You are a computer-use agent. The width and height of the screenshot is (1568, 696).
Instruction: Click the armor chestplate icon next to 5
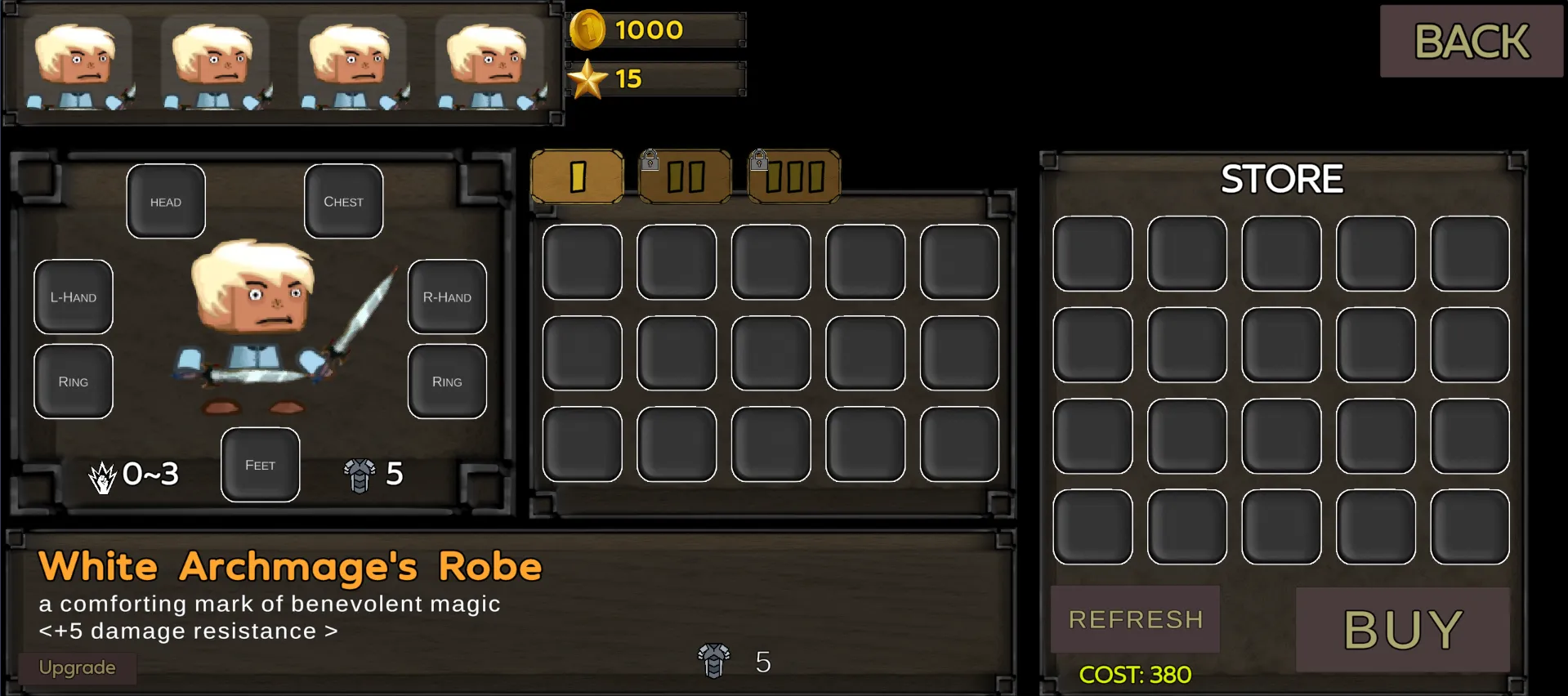360,475
